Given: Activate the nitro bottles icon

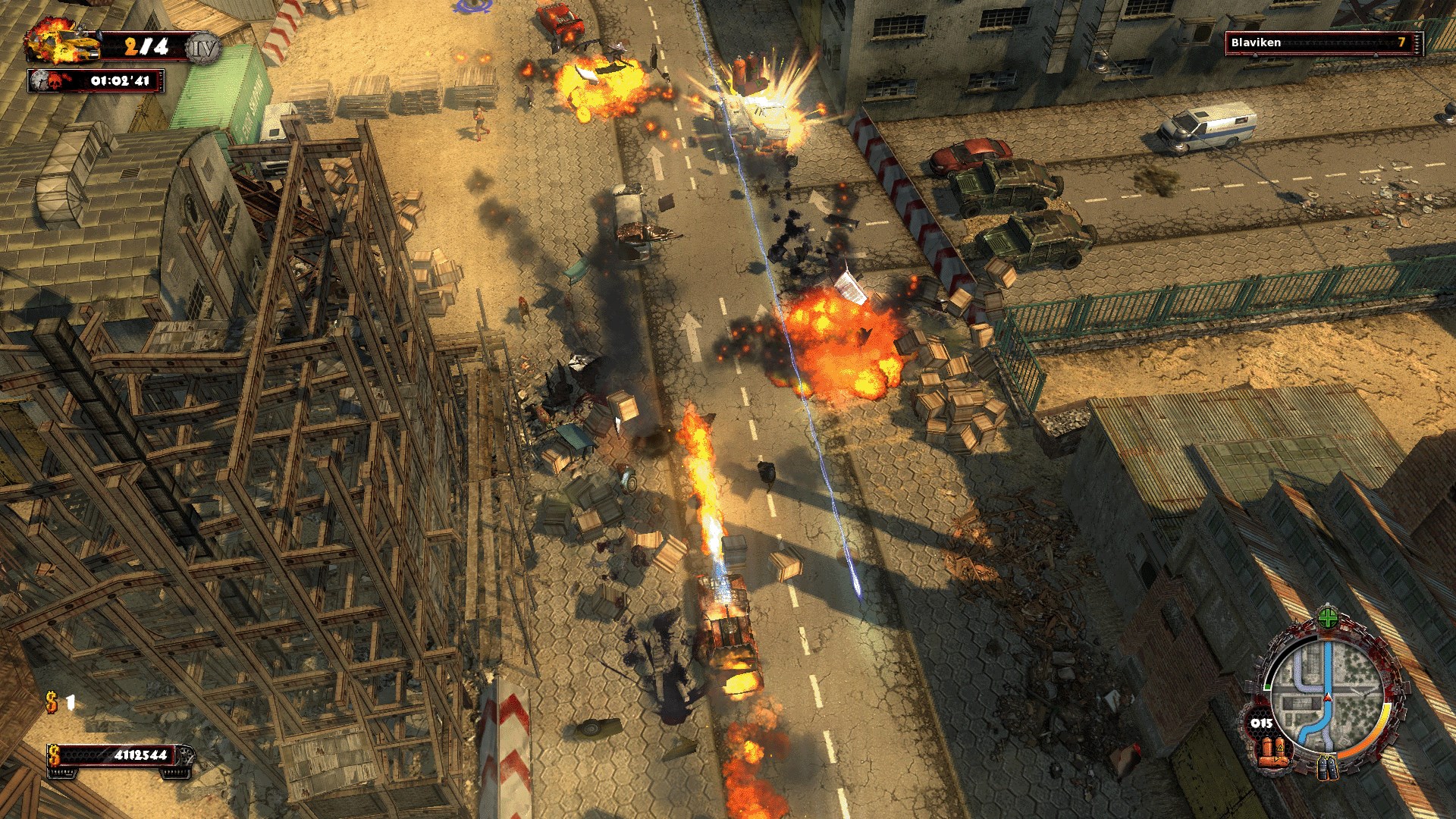Looking at the screenshot, I should [1326, 767].
